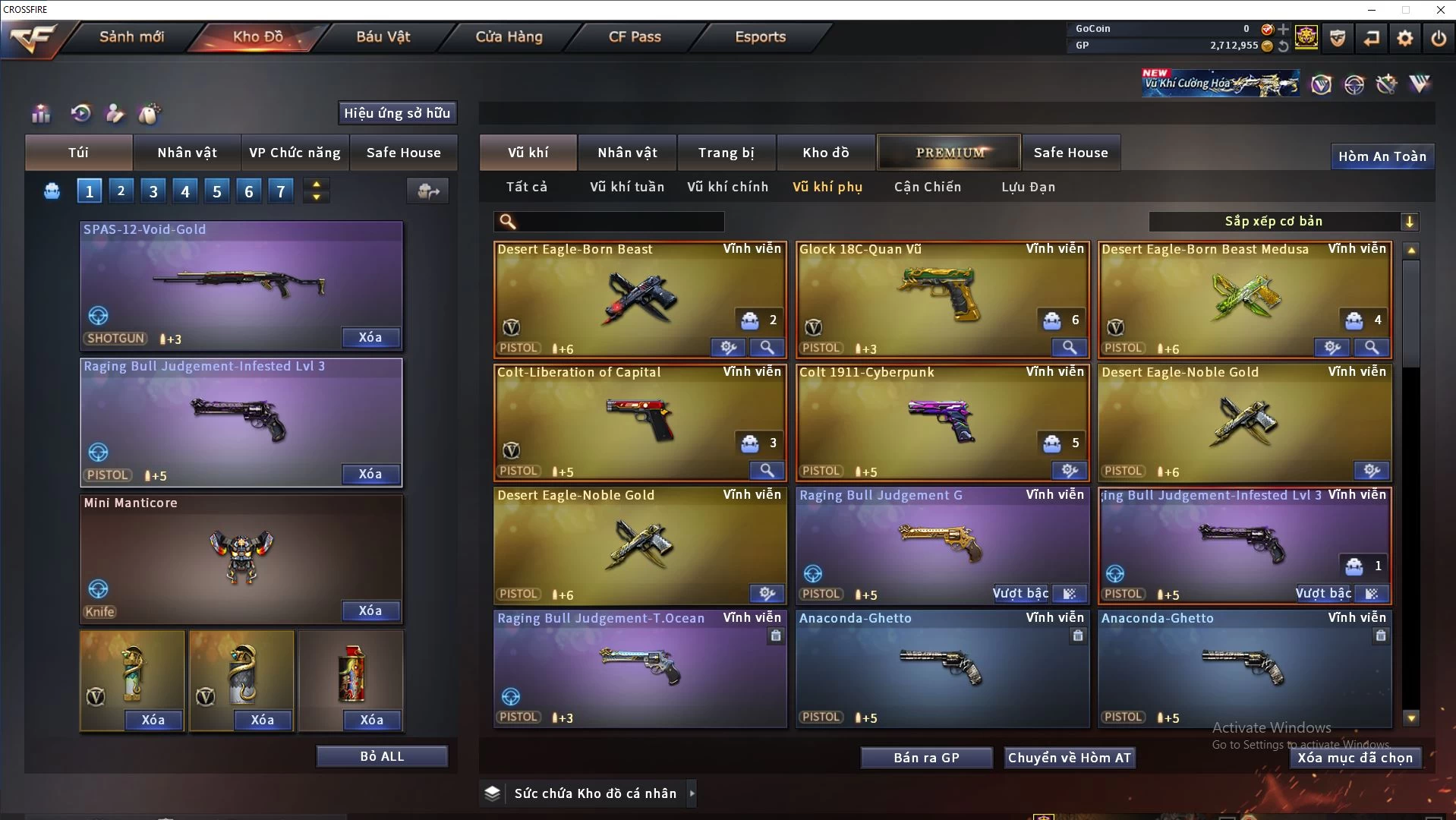Select the PREMIUM storage tab

click(x=950, y=153)
